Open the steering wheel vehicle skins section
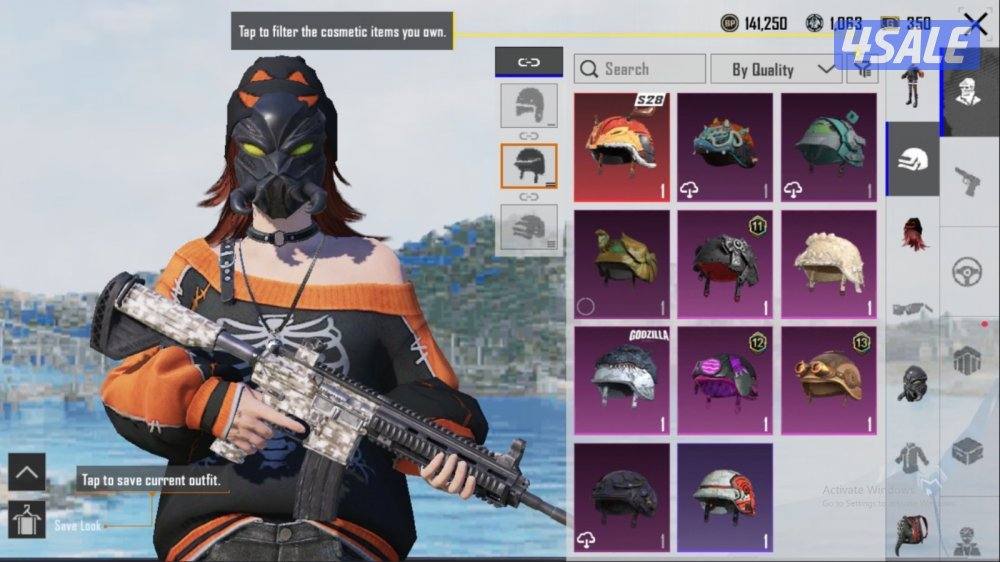1000x562 pixels. 967,270
